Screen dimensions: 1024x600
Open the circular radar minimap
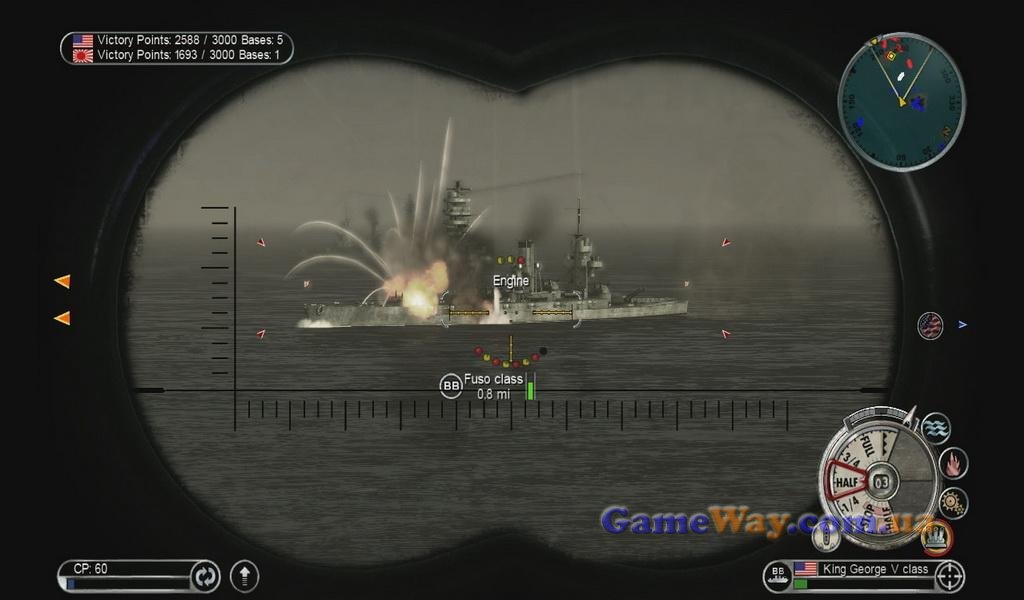point(901,101)
